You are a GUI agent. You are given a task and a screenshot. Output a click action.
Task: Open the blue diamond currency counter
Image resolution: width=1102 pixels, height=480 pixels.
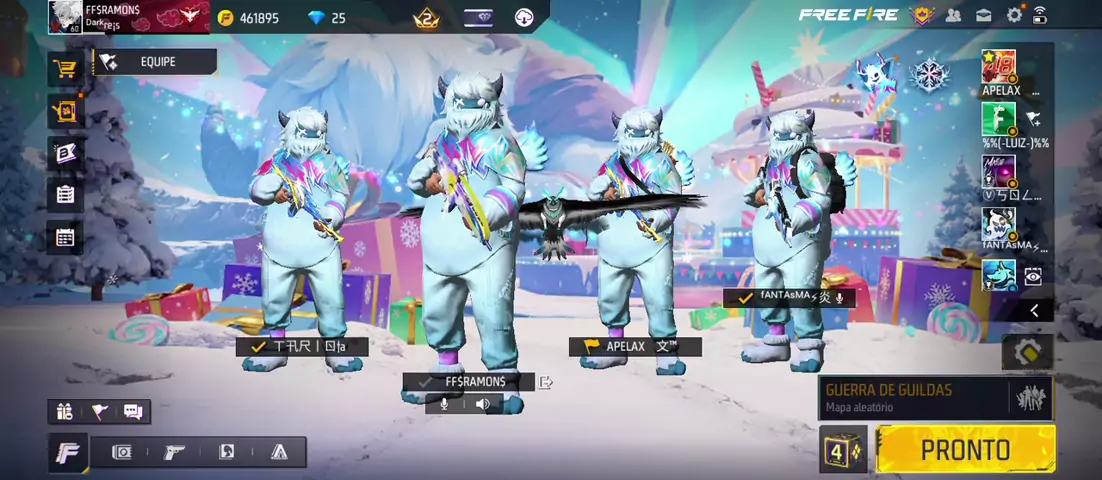[326, 18]
